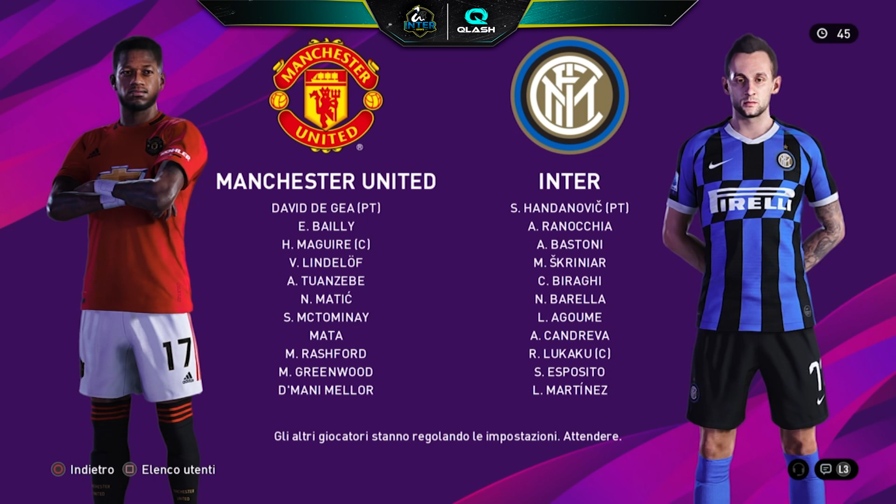The height and width of the screenshot is (504, 896).
Task: Select L. Martínez in the lineup
Action: (569, 390)
